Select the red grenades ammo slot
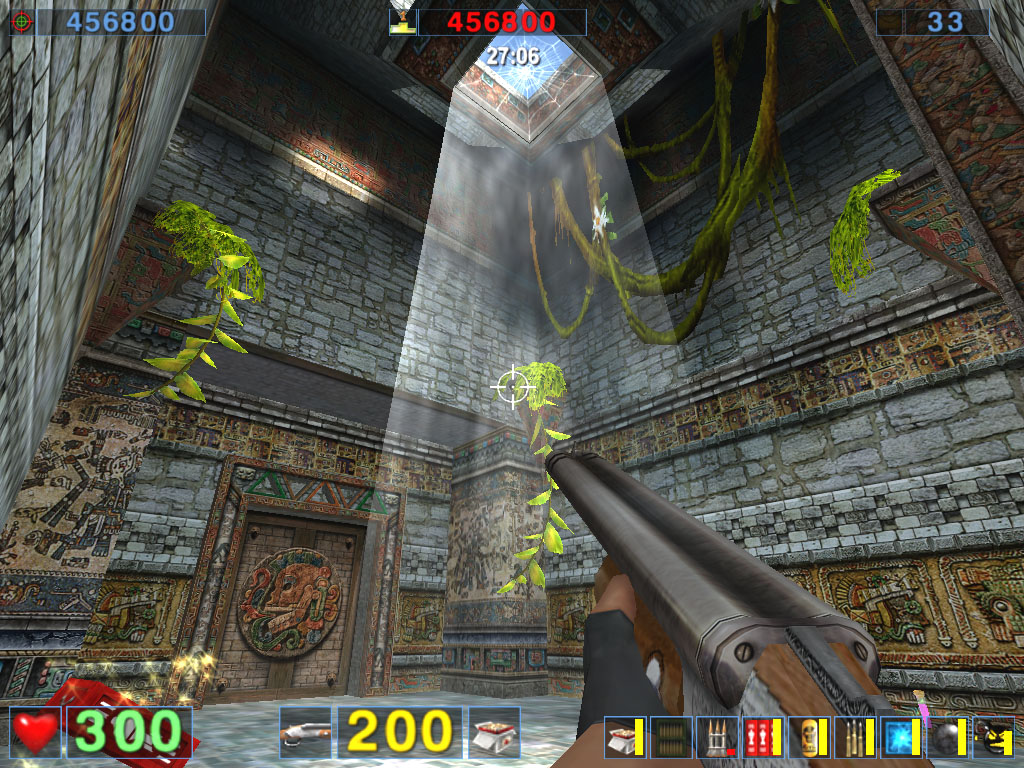 [763, 737]
